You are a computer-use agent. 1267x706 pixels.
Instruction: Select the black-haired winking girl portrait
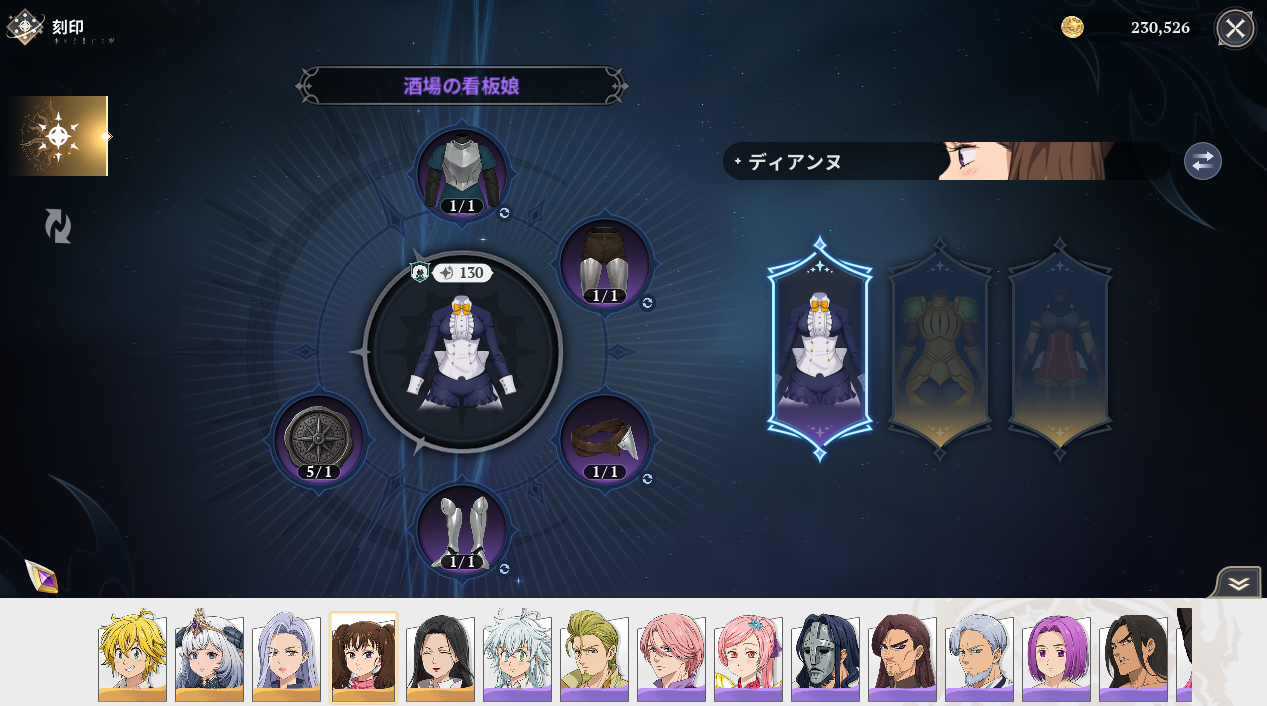(x=440, y=656)
